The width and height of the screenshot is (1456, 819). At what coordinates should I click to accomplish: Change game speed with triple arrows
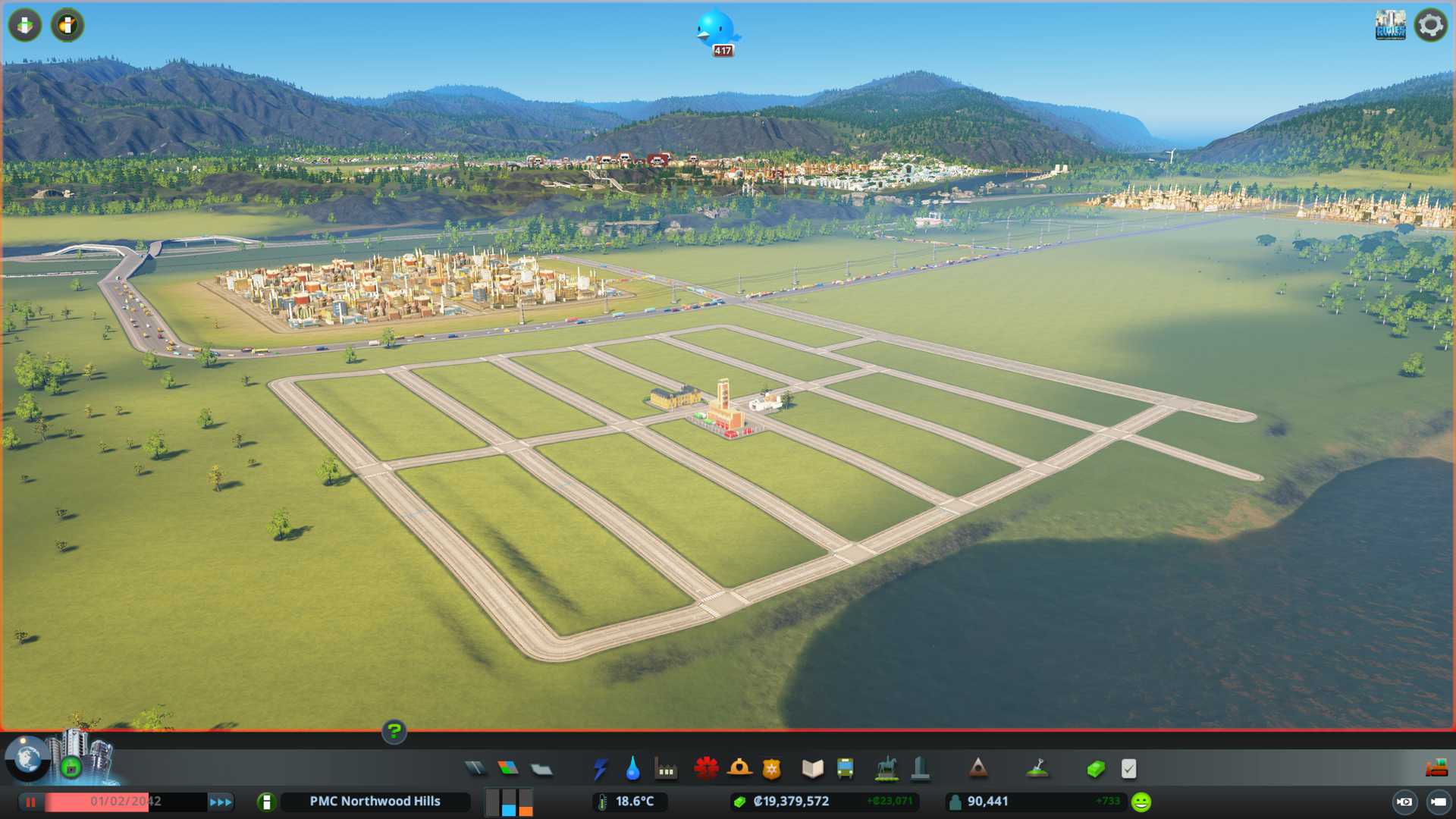pos(221,802)
